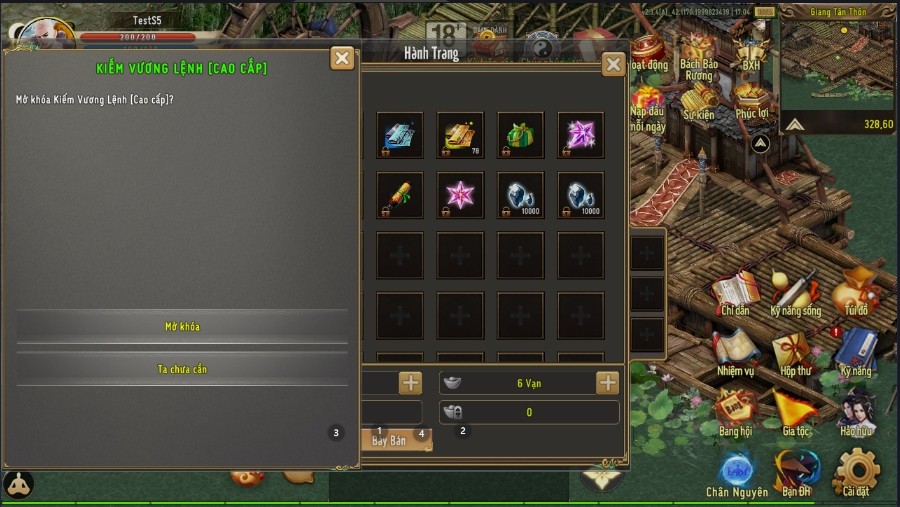Screen dimensions: 900x507
Task: Decline by choosing Ta chưa cần
Action: [182, 369]
